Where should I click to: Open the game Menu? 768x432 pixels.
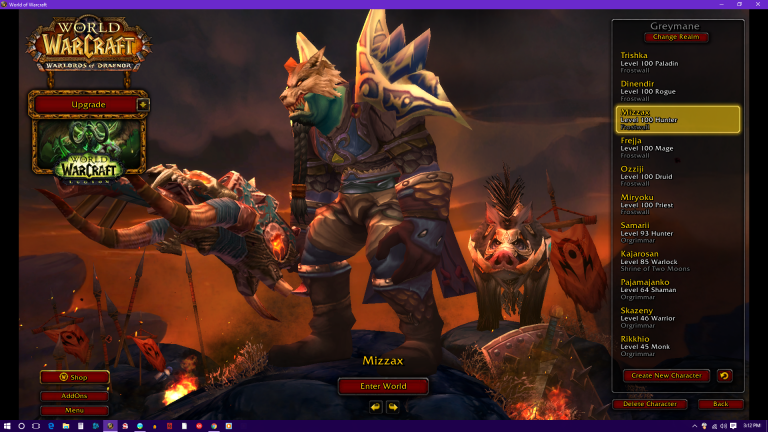[x=75, y=410]
